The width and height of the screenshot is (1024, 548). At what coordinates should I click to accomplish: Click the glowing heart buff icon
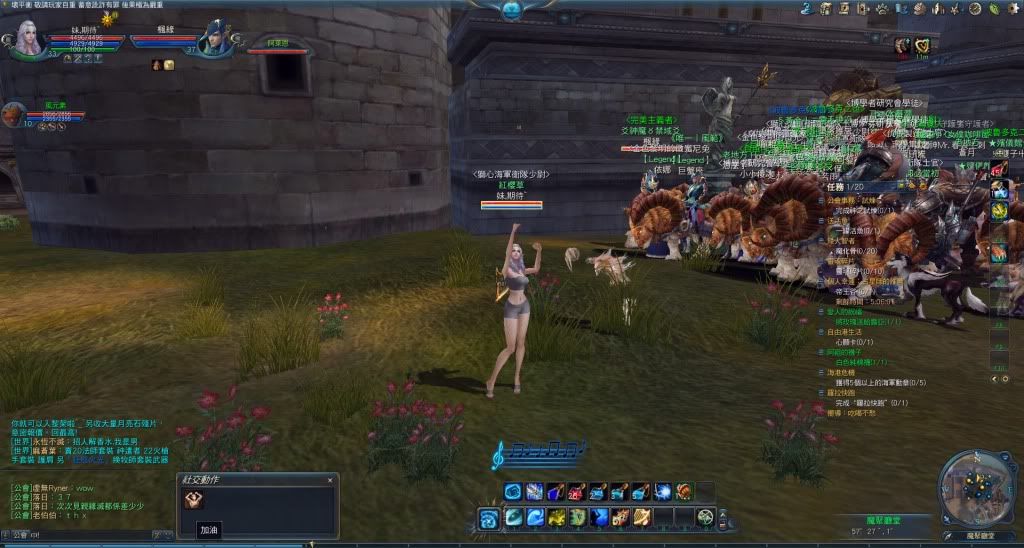coord(922,45)
